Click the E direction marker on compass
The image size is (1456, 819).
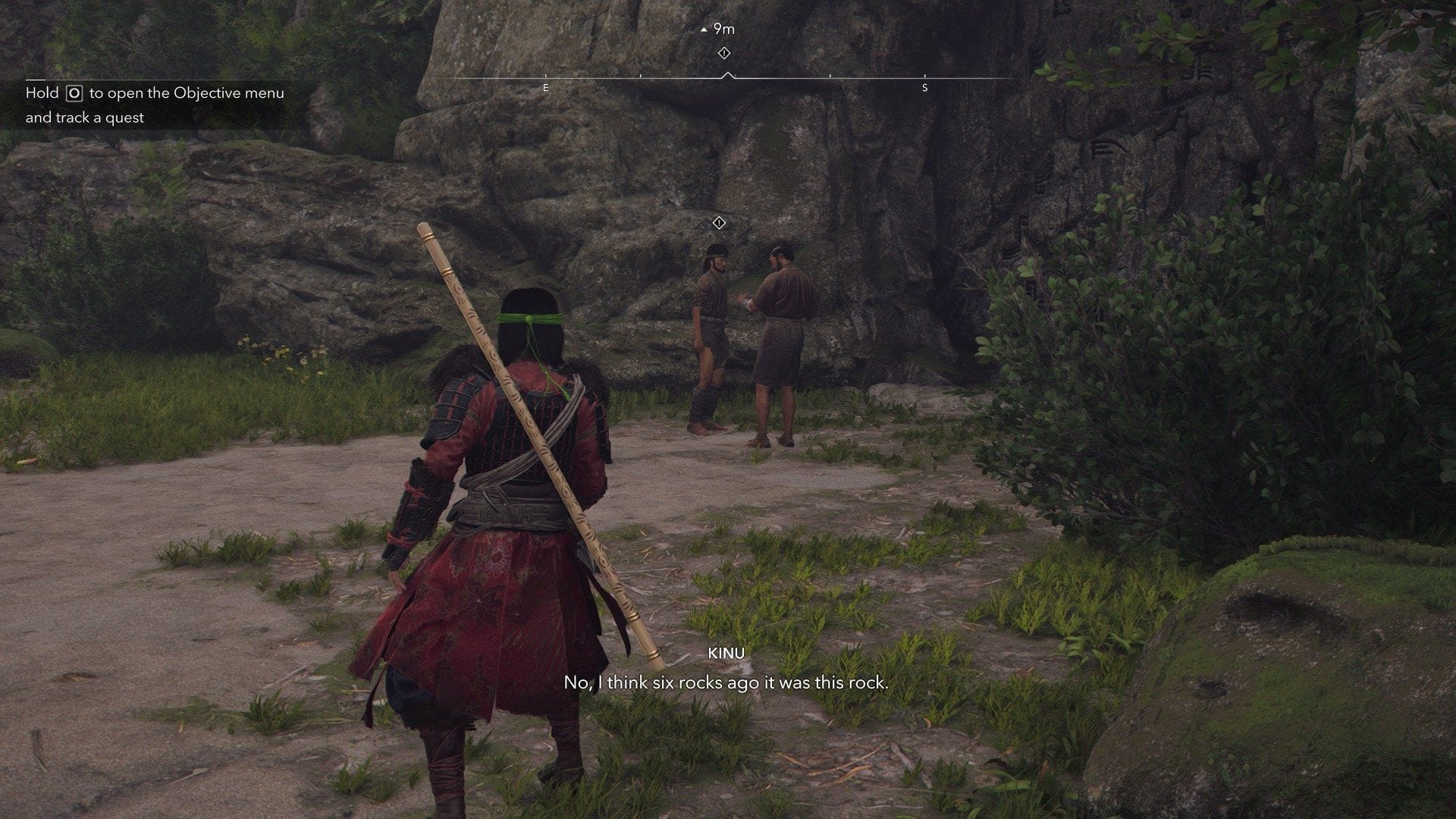point(546,89)
